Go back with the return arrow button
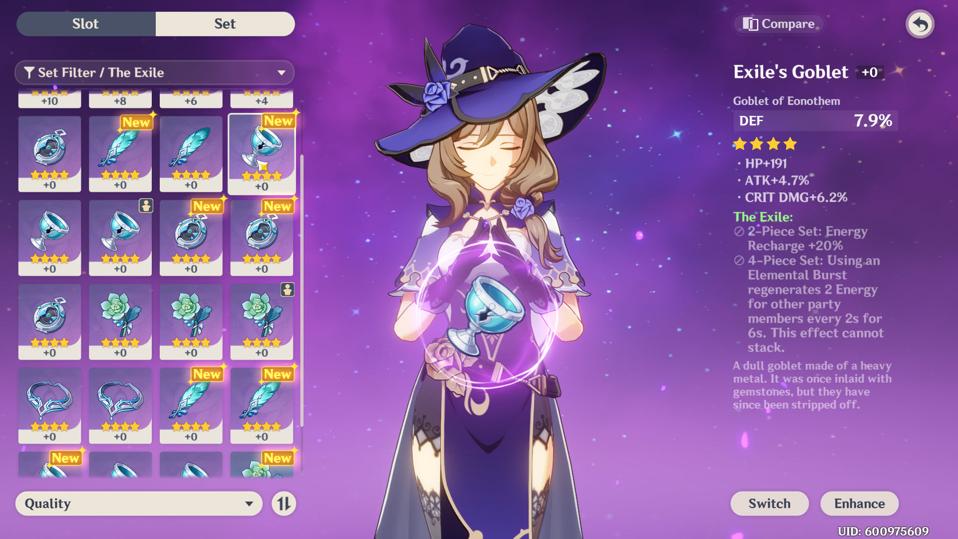This screenshot has width=958, height=539. click(x=919, y=24)
